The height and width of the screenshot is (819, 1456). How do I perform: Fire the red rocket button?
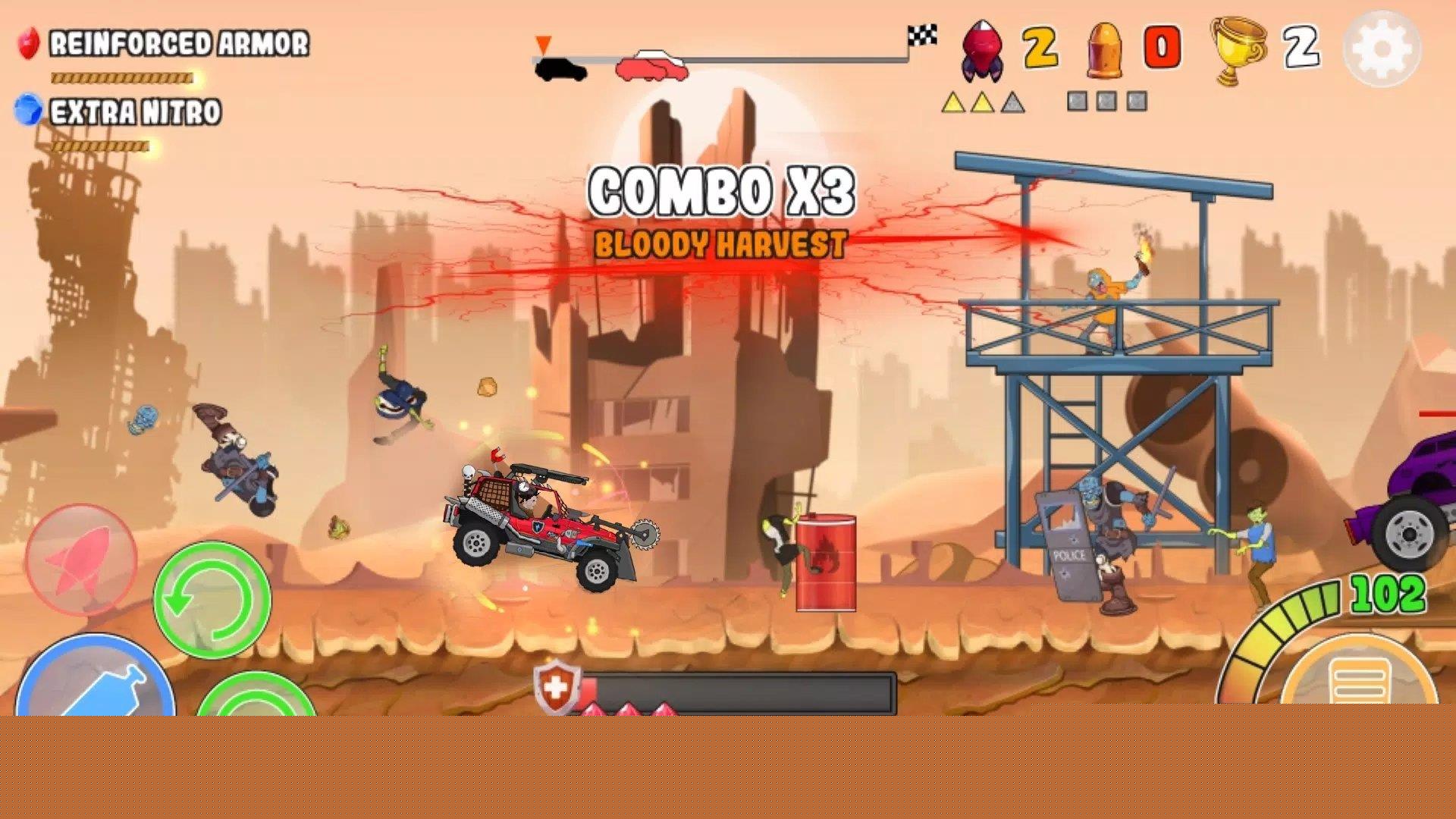(81, 559)
